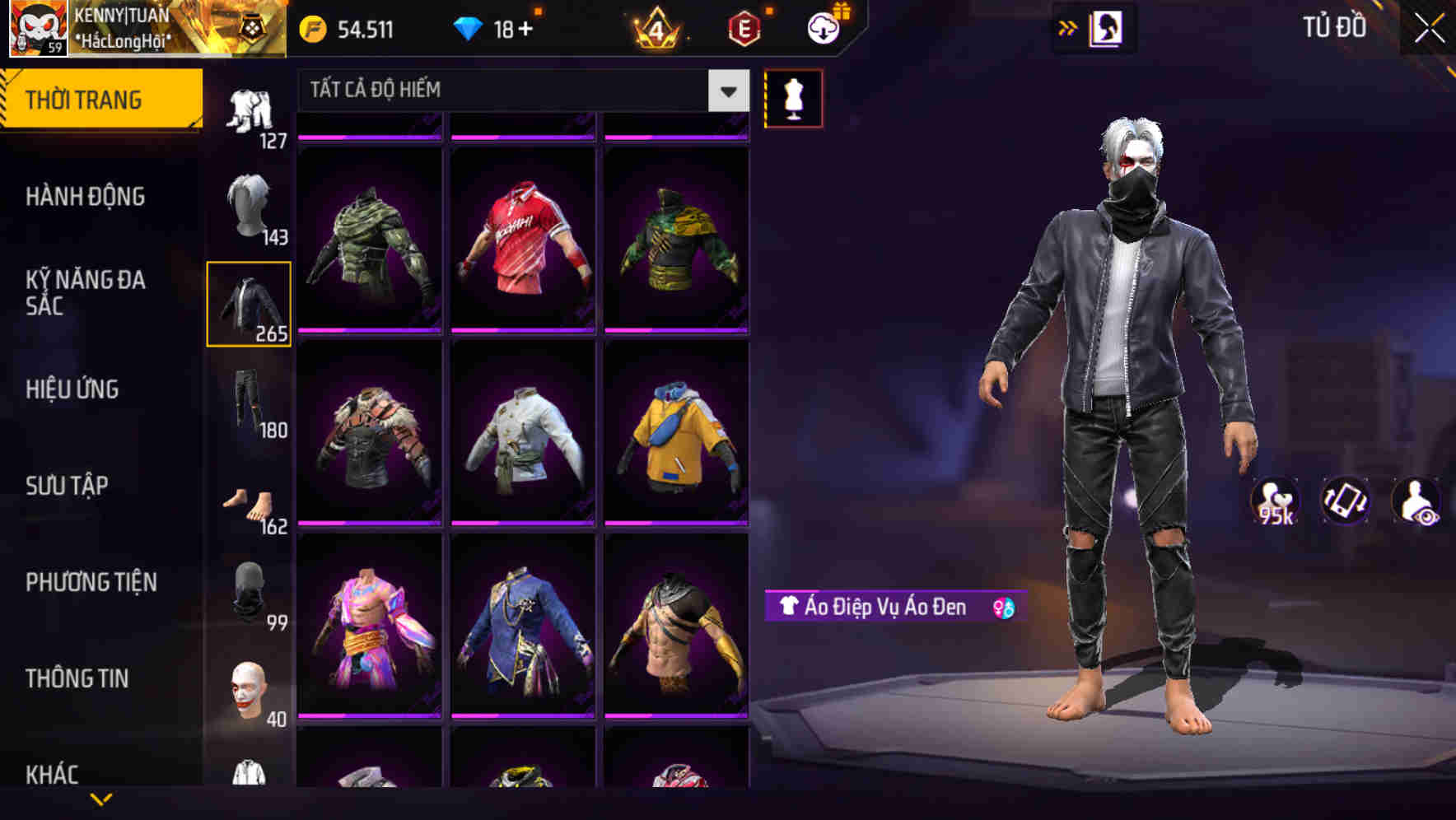Select the mannequin outfit preview icon
Image resolution: width=1456 pixels, height=820 pixels.
795,97
